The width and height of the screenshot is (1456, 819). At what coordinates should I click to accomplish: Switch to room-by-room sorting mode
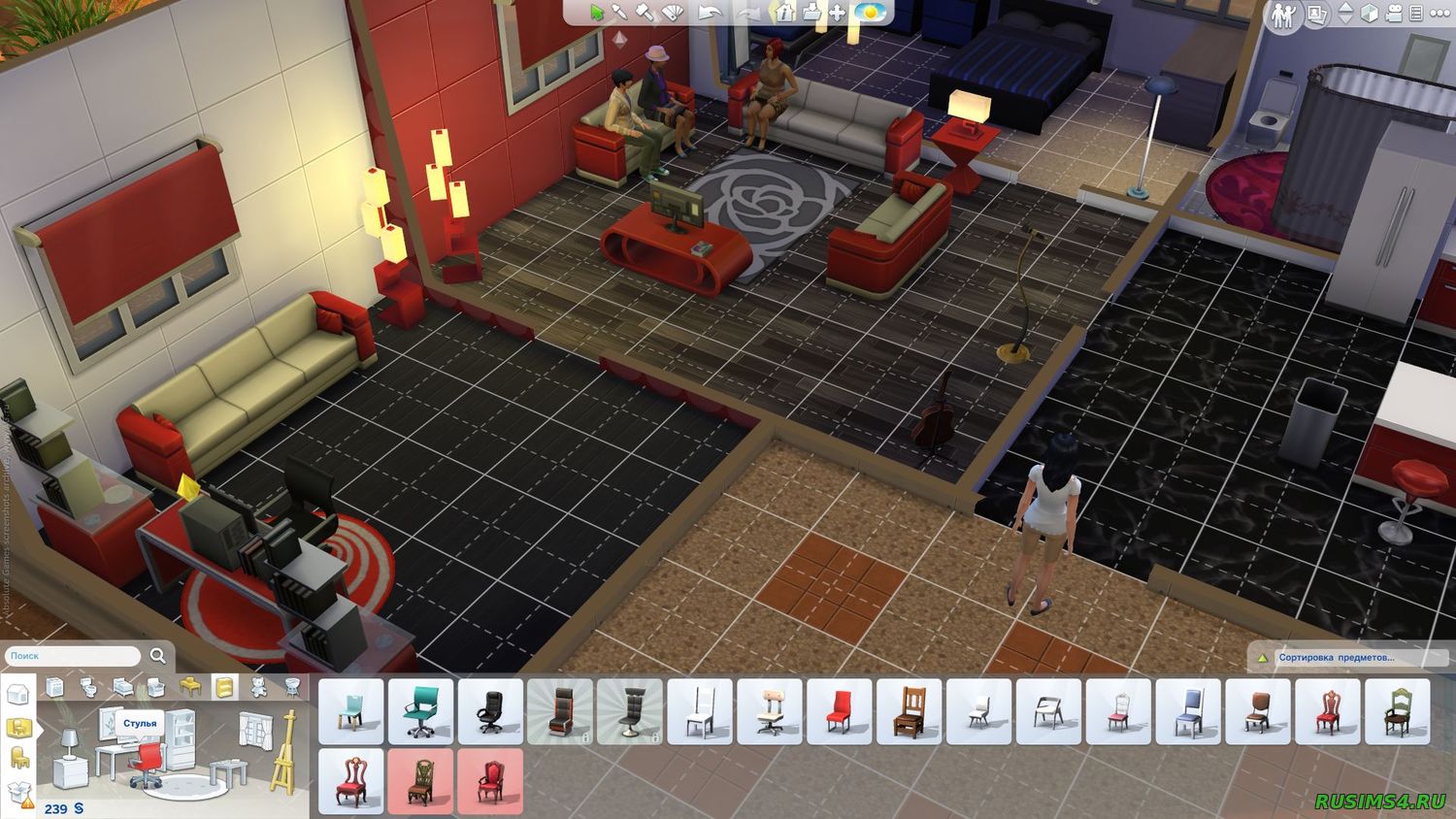(18, 726)
